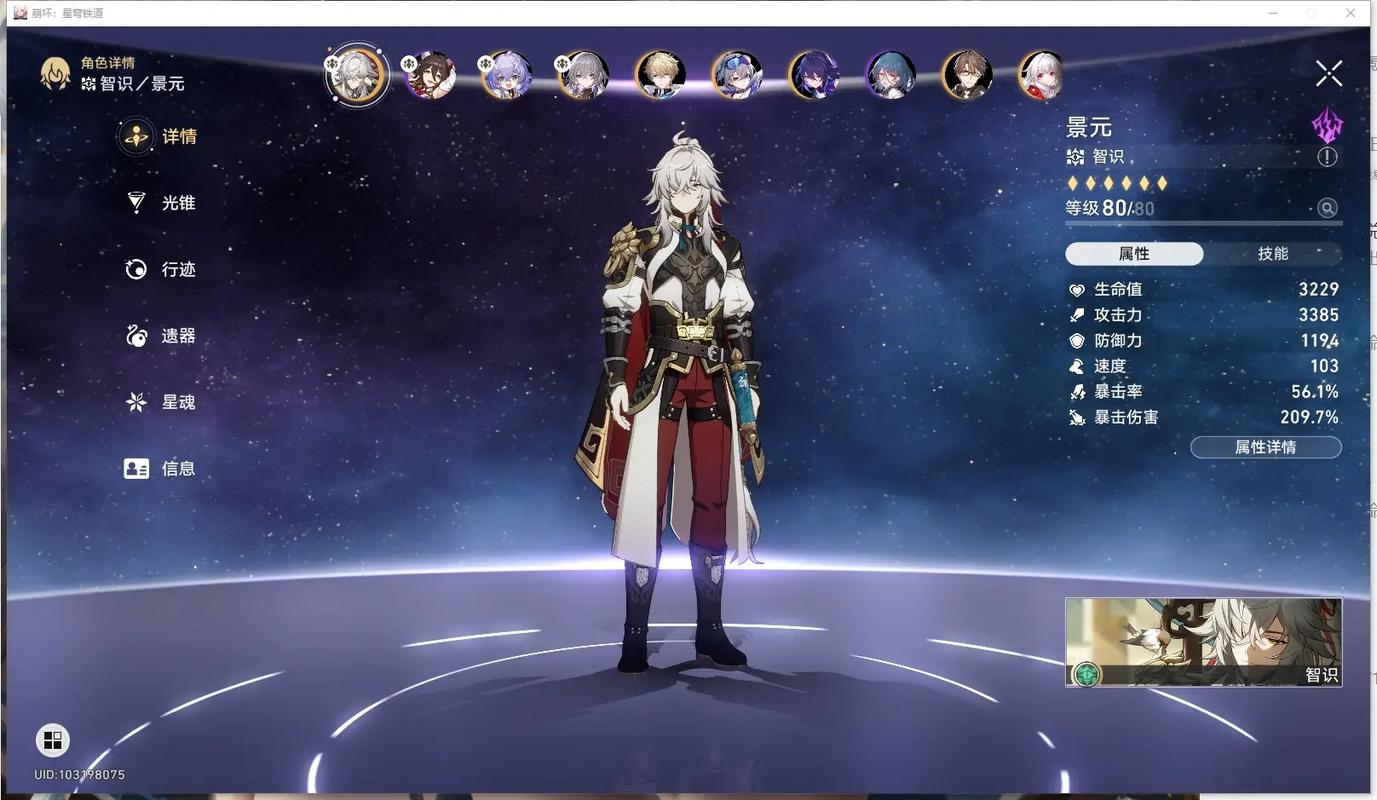Open the 遗器 Relics section

coord(160,335)
